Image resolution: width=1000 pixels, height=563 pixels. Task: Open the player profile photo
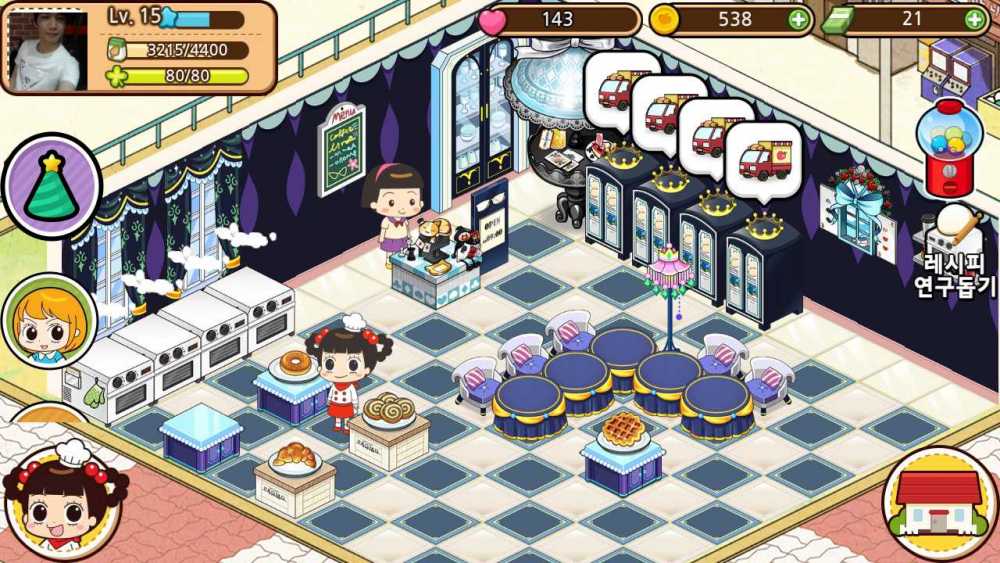[47, 47]
